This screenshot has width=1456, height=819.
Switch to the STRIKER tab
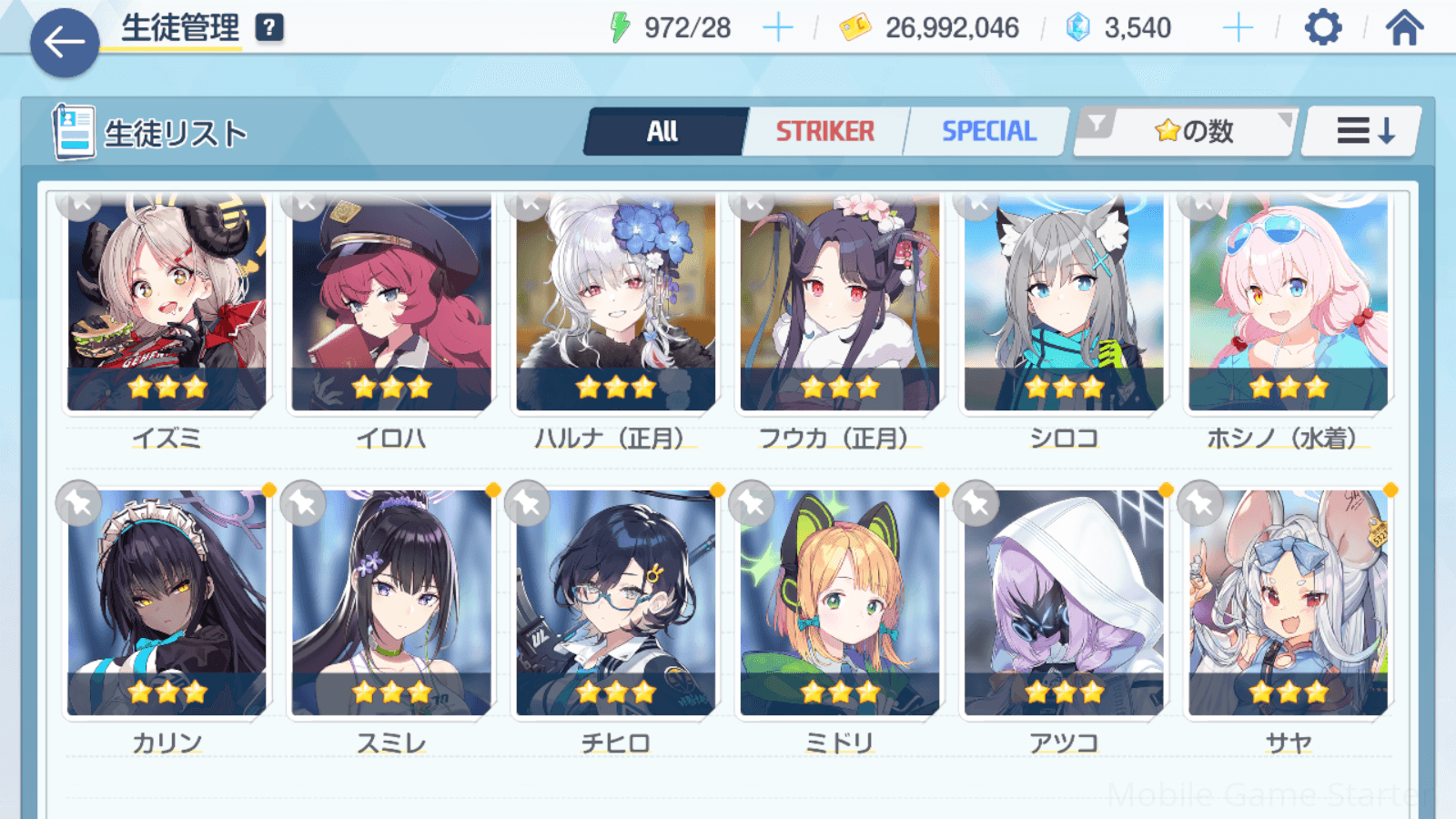(x=824, y=132)
